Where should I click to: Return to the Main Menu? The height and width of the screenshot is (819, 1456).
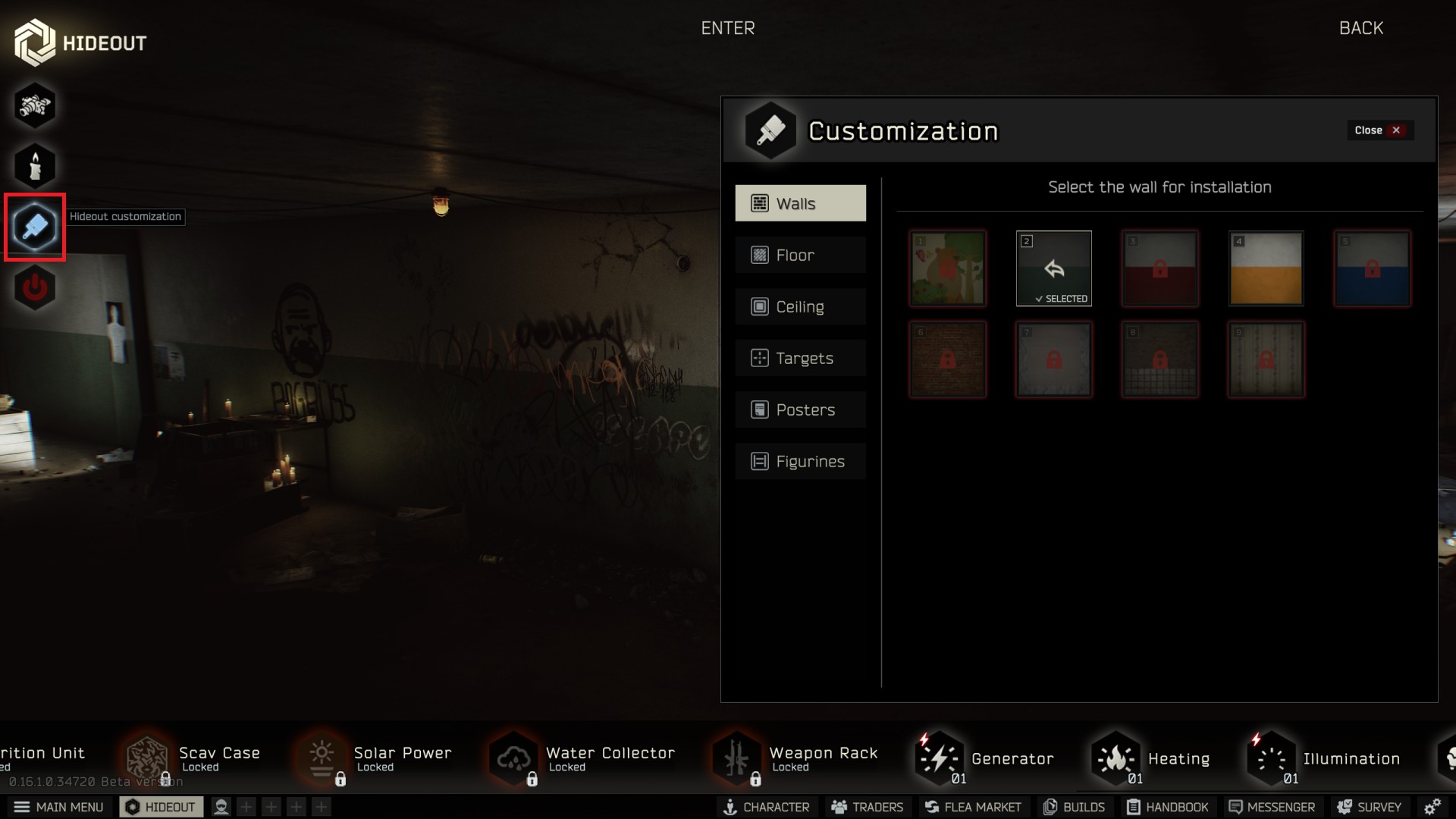tap(59, 807)
